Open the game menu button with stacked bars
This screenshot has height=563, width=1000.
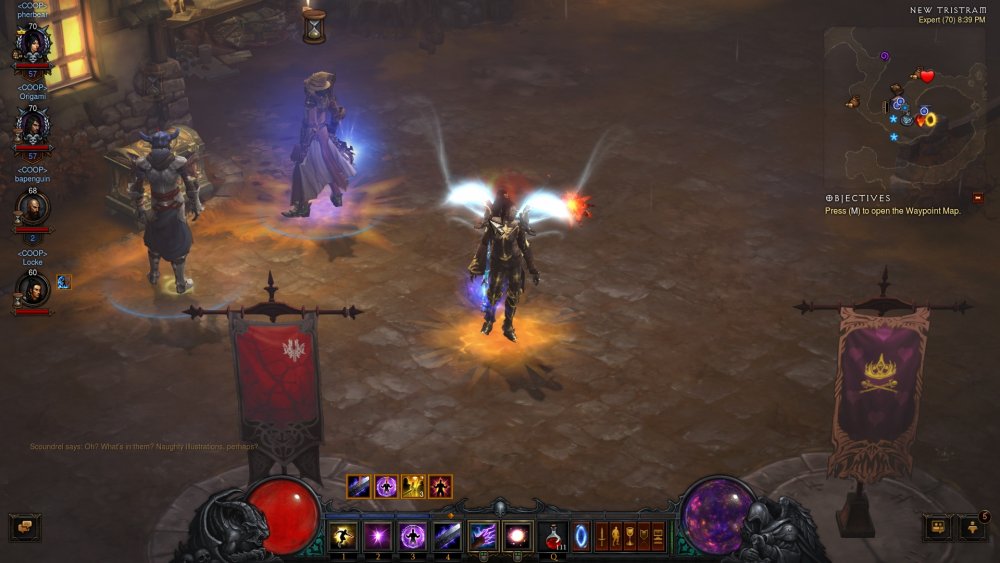click(658, 536)
